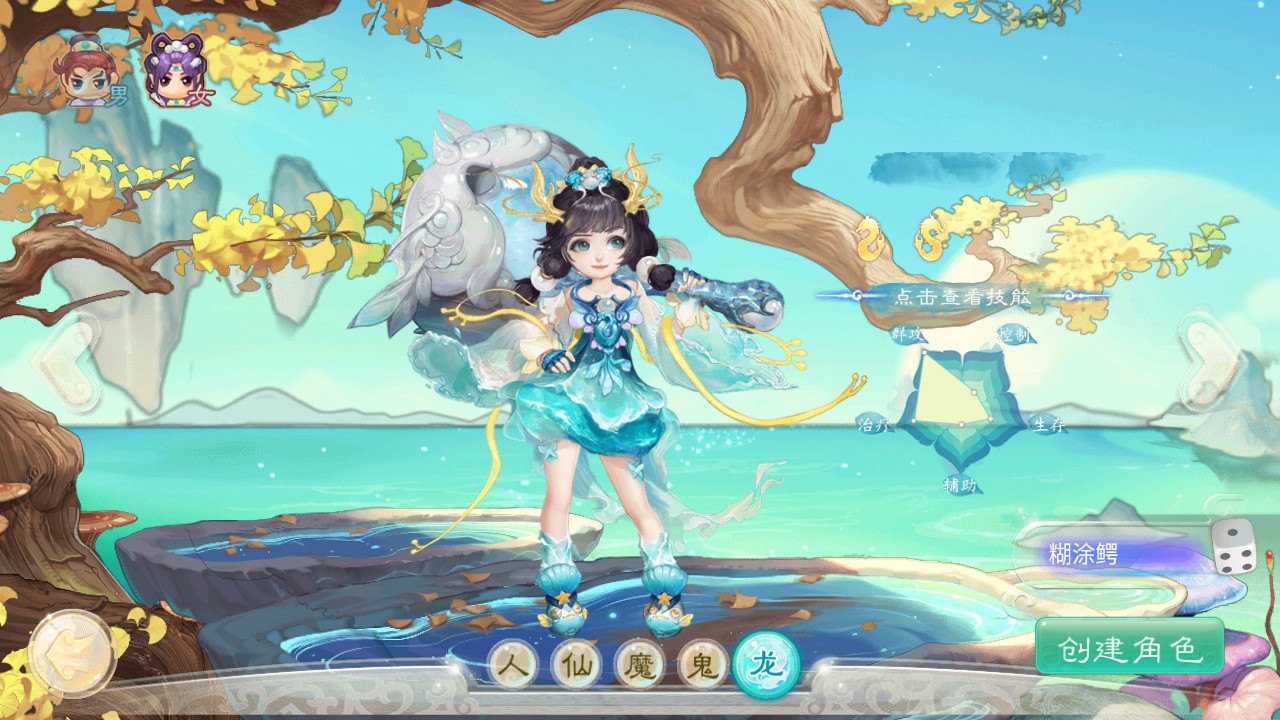This screenshot has height=720, width=1280.
Task: Show the next character with right arrow
Action: pyautogui.click(x=1207, y=360)
